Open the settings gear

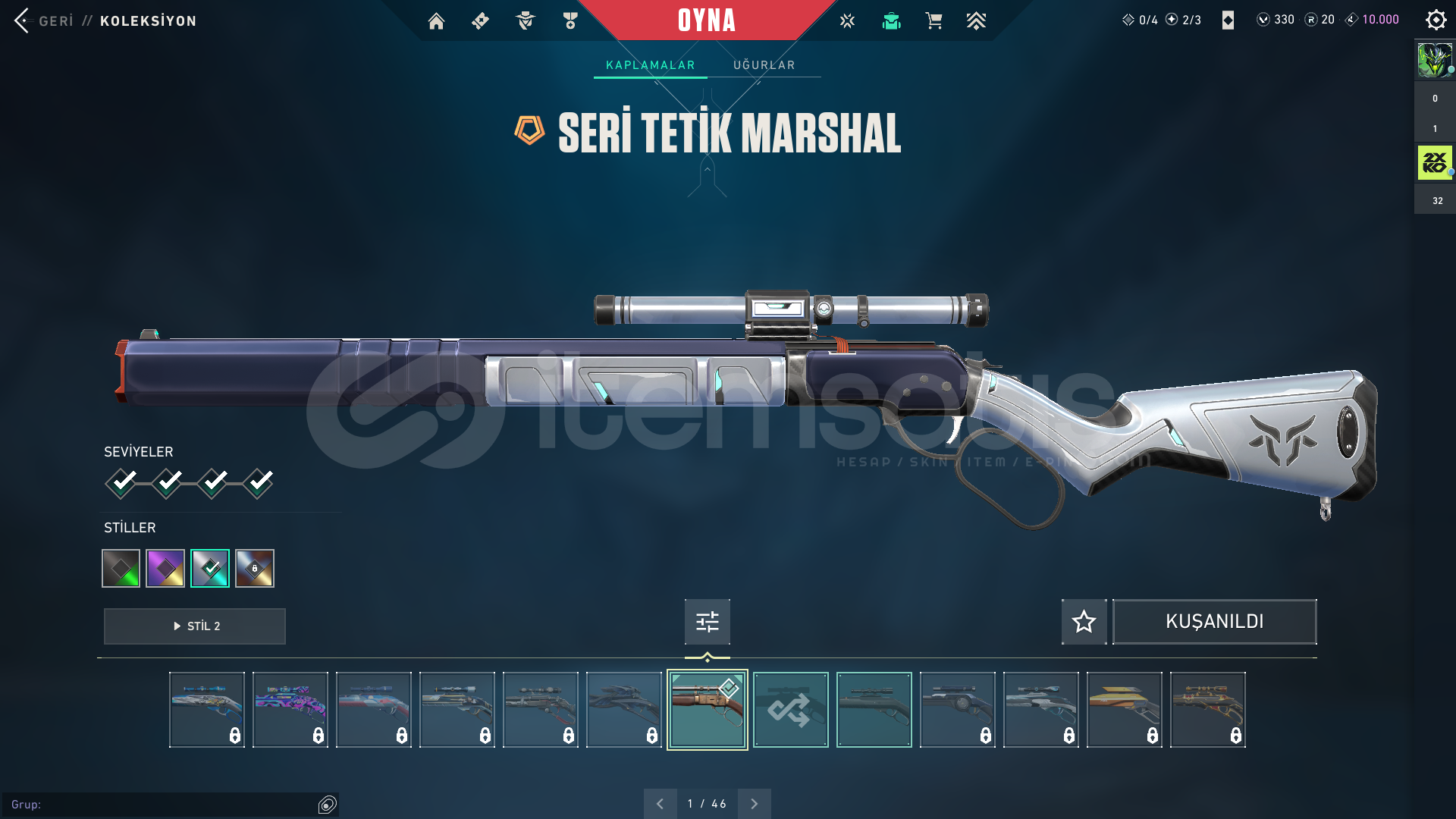coord(1436,20)
